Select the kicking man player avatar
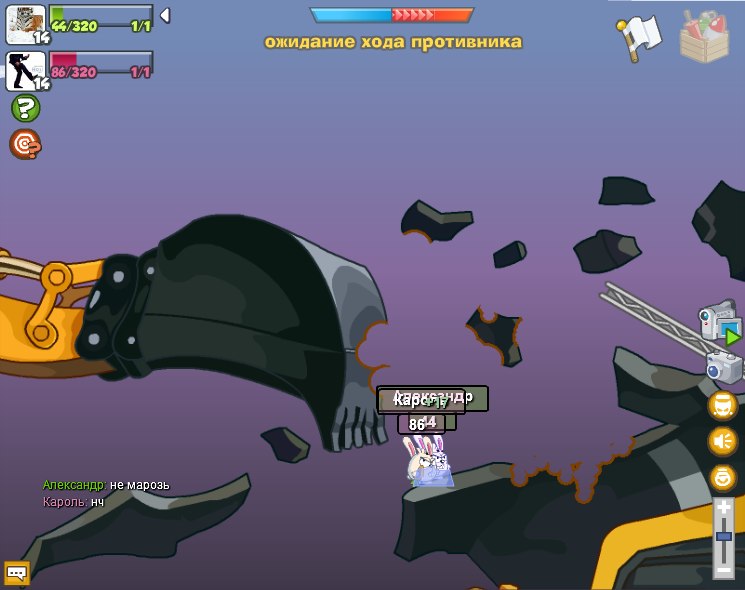 25,71
